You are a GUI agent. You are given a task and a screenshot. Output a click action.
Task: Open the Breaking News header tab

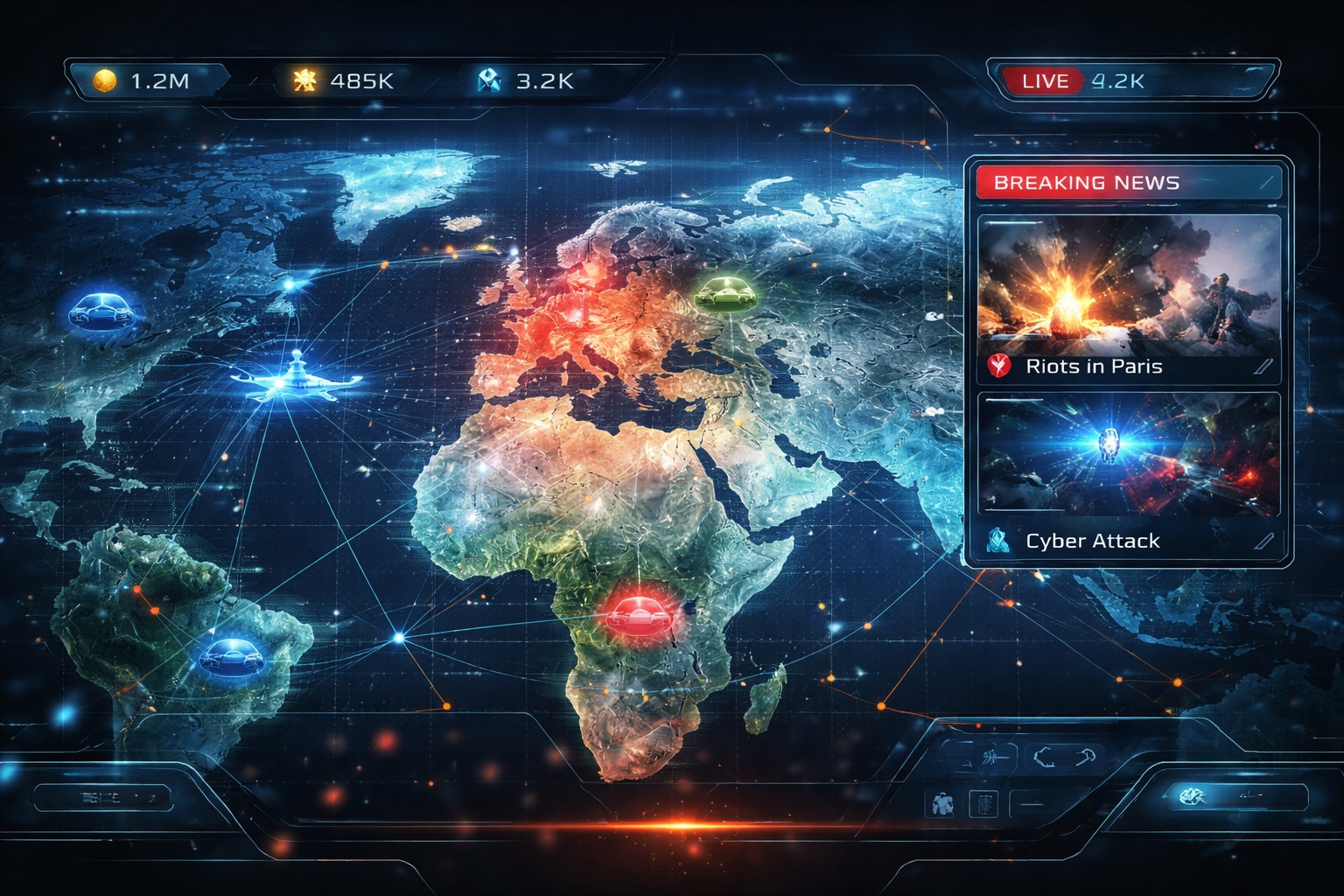tap(1085, 182)
